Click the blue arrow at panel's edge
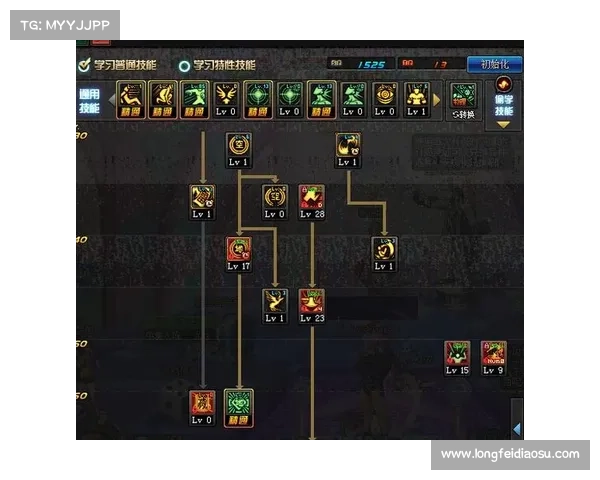Image resolution: width=600 pixels, height=480 pixels. coord(516,428)
